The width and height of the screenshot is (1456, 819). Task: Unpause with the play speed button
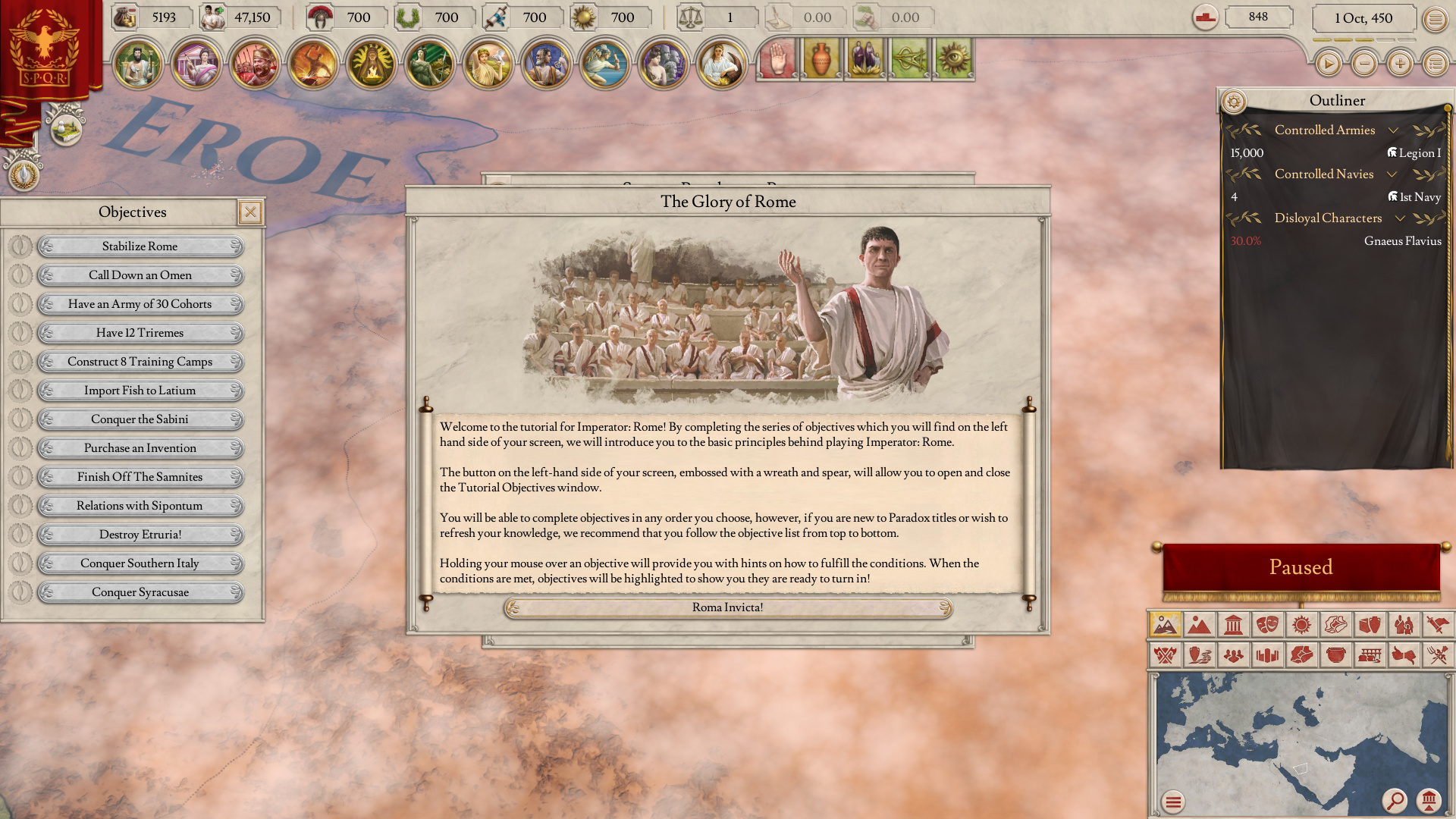[1328, 64]
